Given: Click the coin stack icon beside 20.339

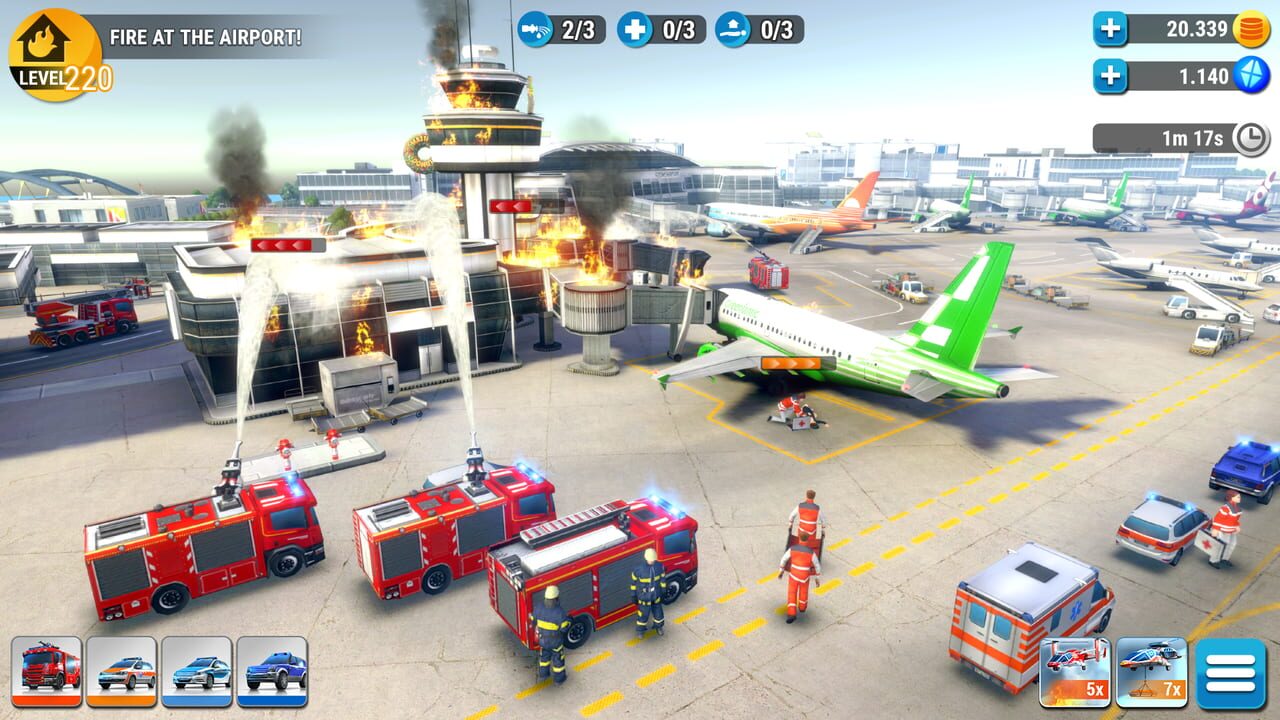Looking at the screenshot, I should click(1252, 30).
